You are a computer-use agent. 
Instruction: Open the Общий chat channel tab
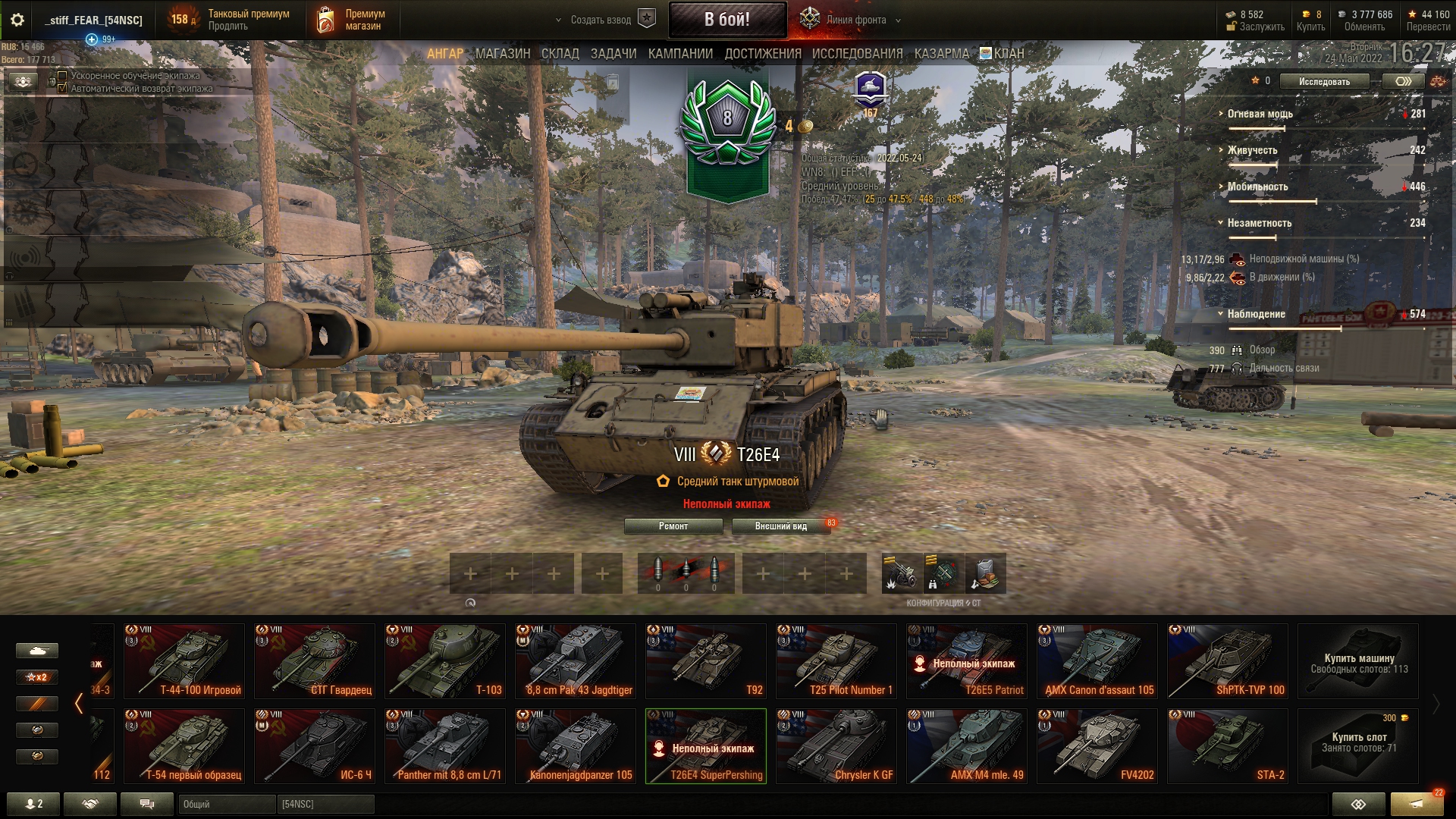pyautogui.click(x=226, y=804)
